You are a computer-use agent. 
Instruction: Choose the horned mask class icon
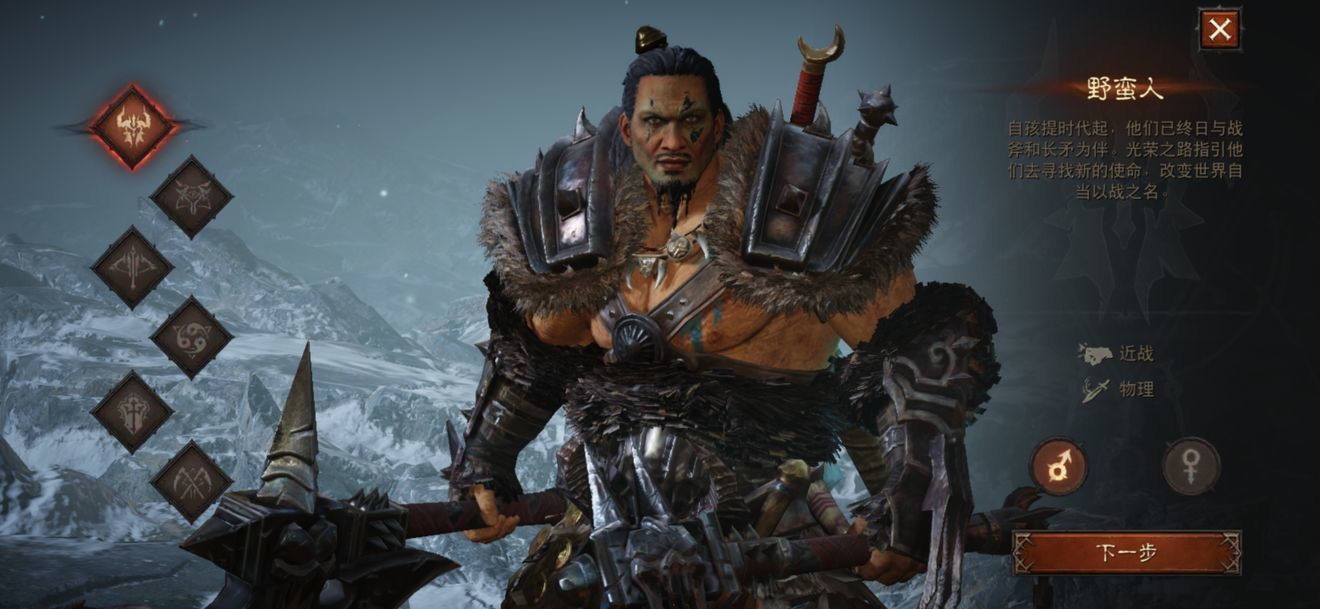click(x=191, y=197)
